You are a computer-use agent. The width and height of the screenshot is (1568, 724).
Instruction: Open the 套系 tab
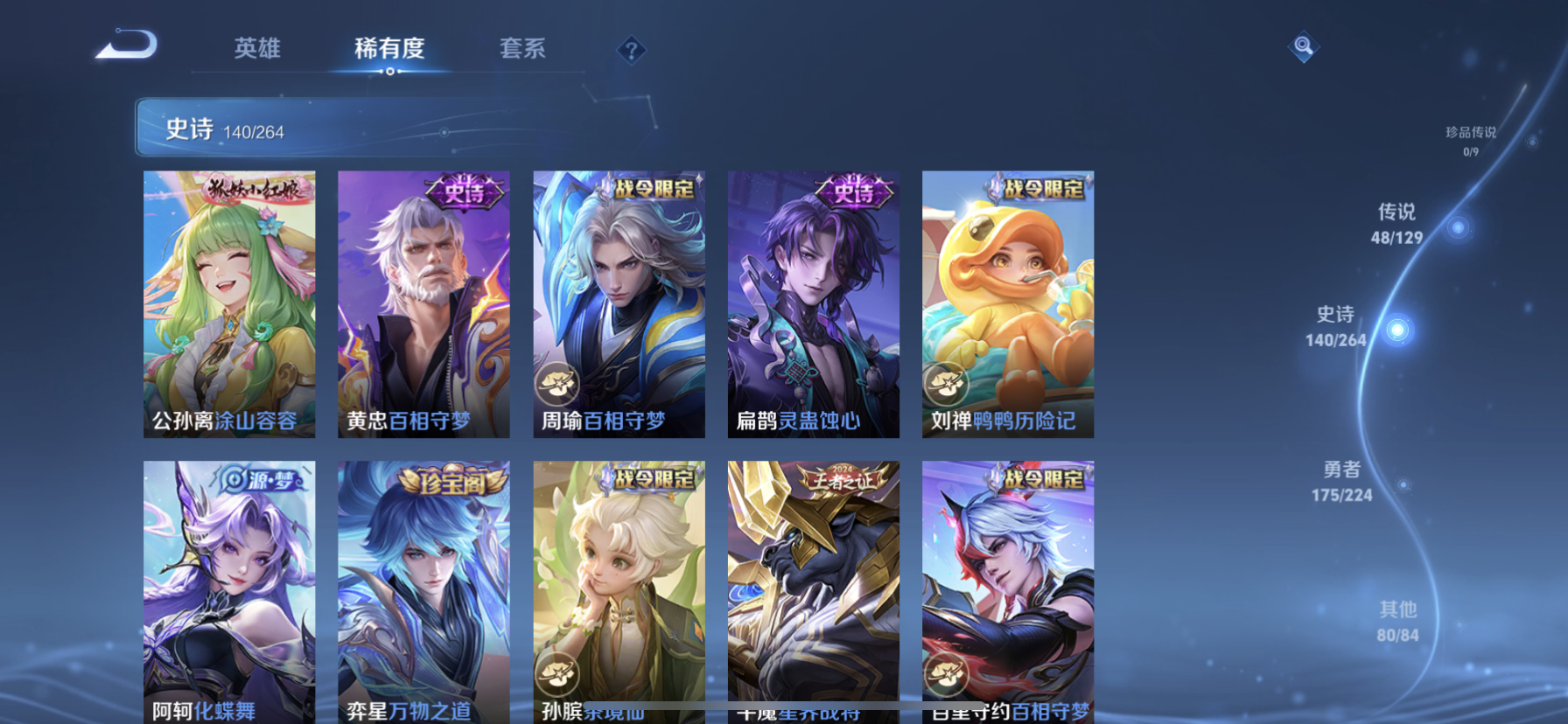522,48
